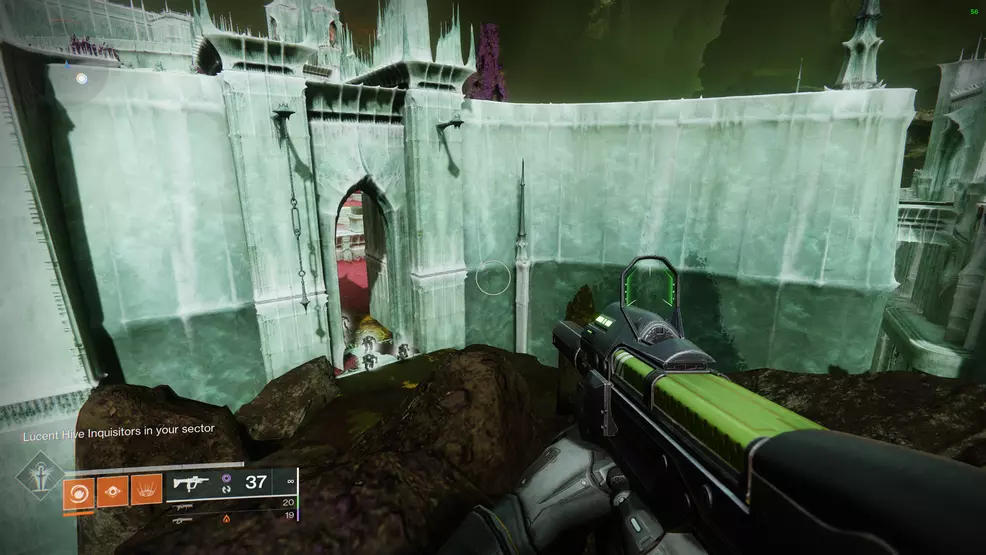Trigger the middle orange melee ability icon
This screenshot has width=986, height=555.
point(112,490)
